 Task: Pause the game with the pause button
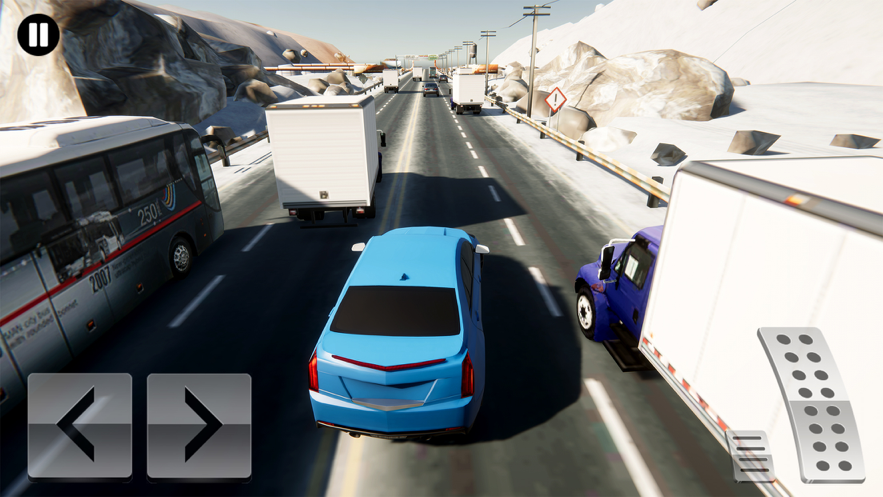click(38, 35)
